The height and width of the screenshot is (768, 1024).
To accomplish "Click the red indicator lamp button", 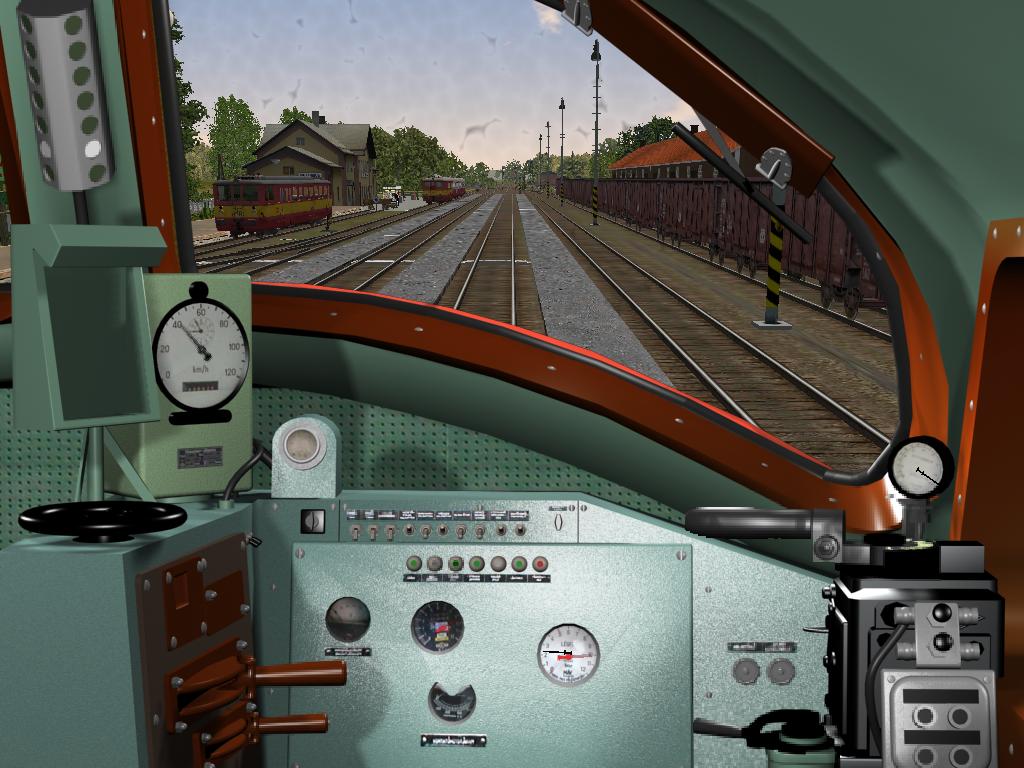I will [540, 564].
